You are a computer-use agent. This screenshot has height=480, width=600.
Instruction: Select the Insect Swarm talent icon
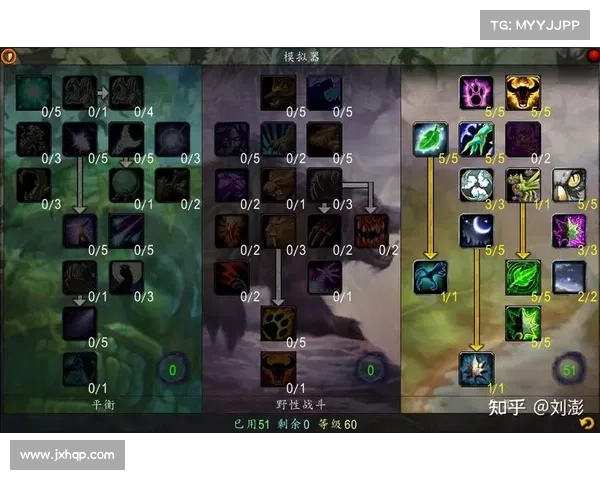click(522, 184)
